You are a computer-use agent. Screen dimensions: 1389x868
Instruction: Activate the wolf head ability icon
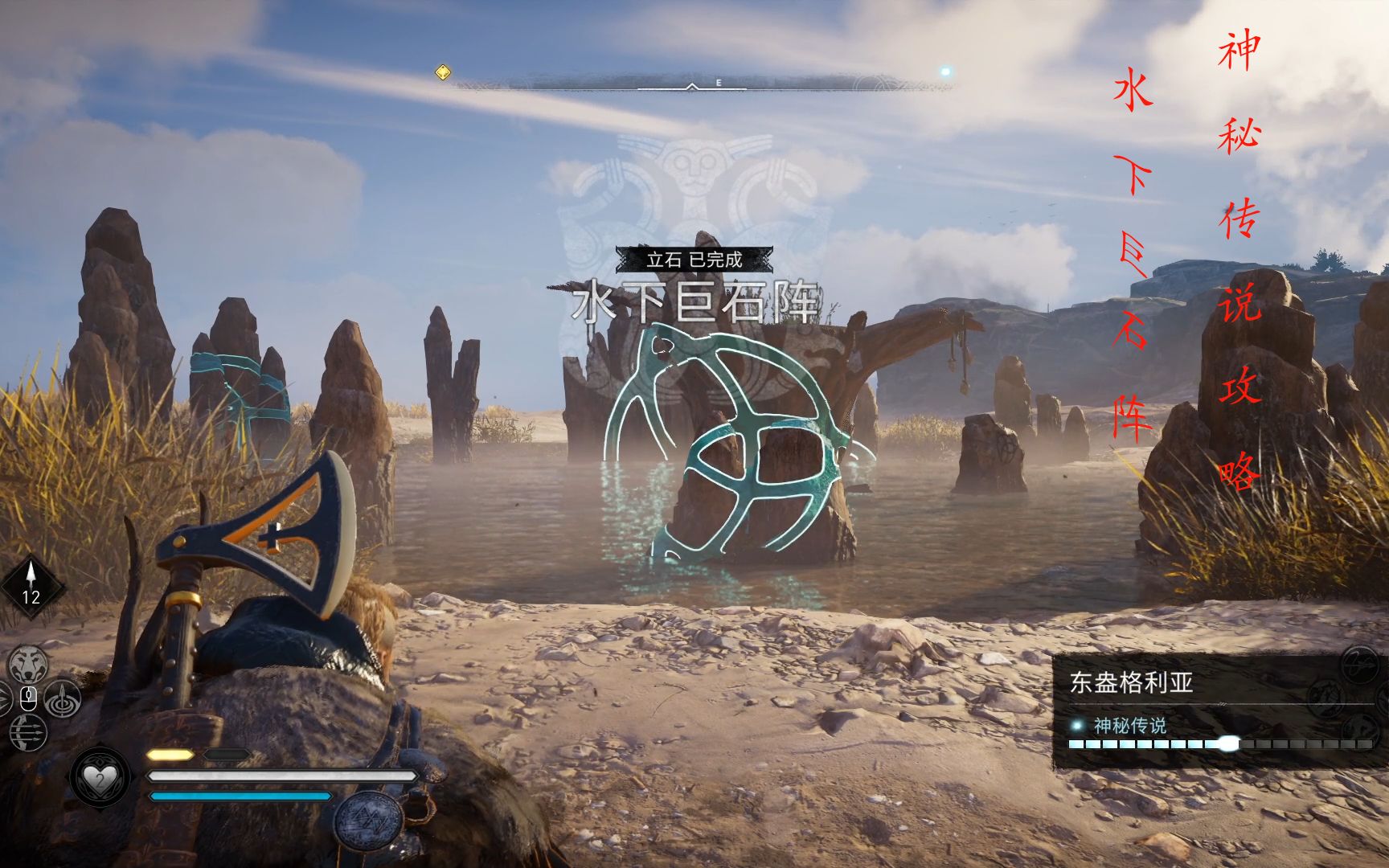(x=28, y=664)
